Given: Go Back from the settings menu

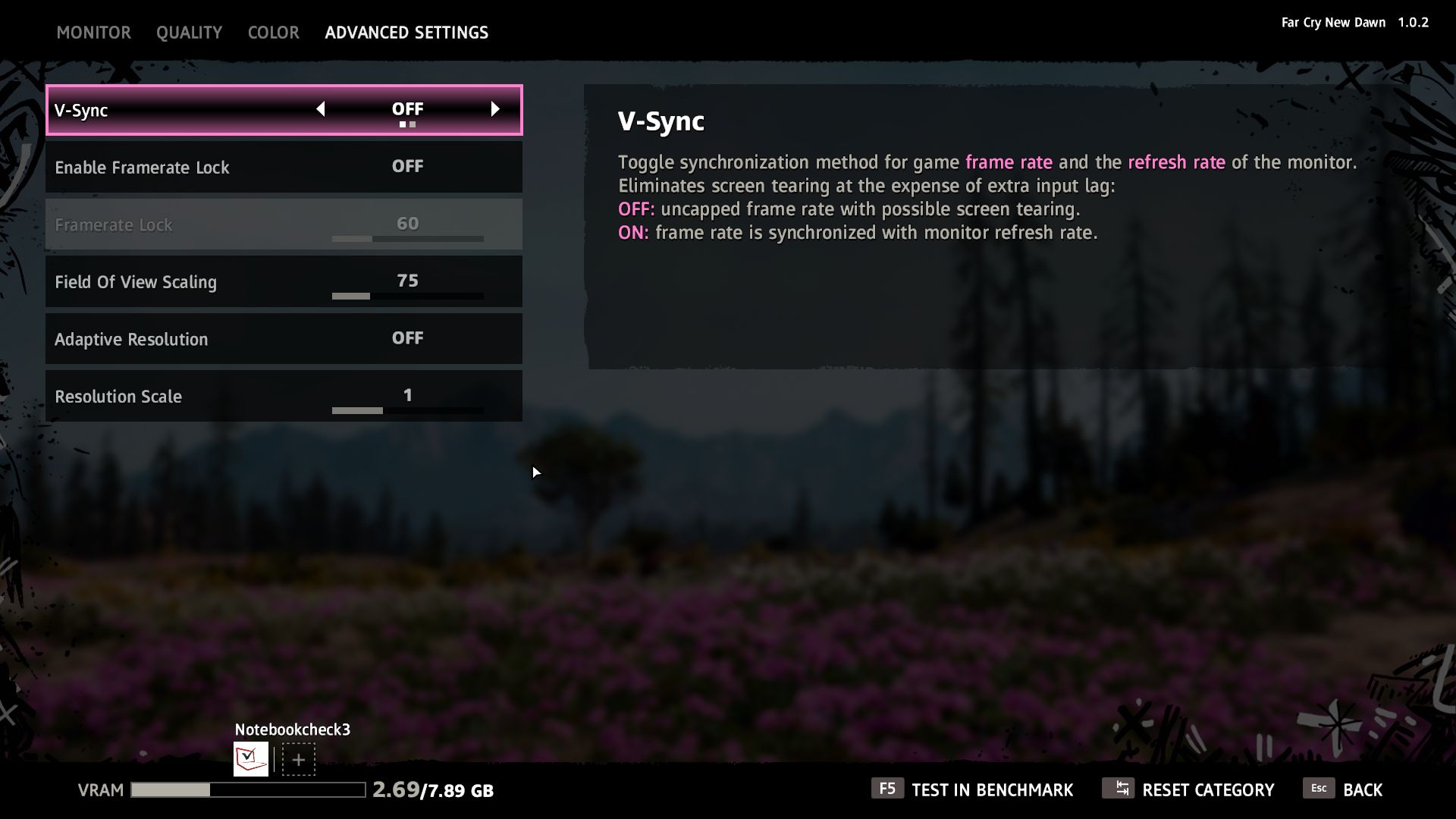Looking at the screenshot, I should pos(1343,789).
